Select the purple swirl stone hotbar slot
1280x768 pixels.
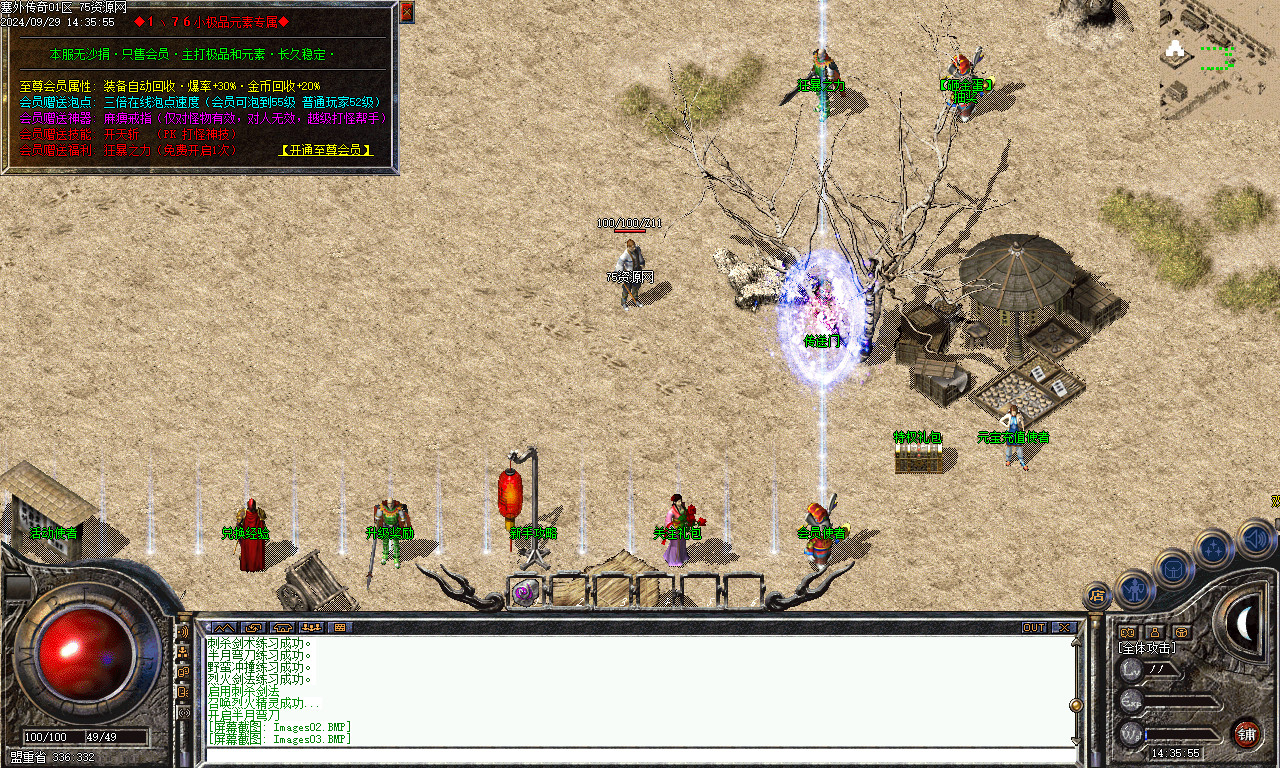[x=524, y=592]
